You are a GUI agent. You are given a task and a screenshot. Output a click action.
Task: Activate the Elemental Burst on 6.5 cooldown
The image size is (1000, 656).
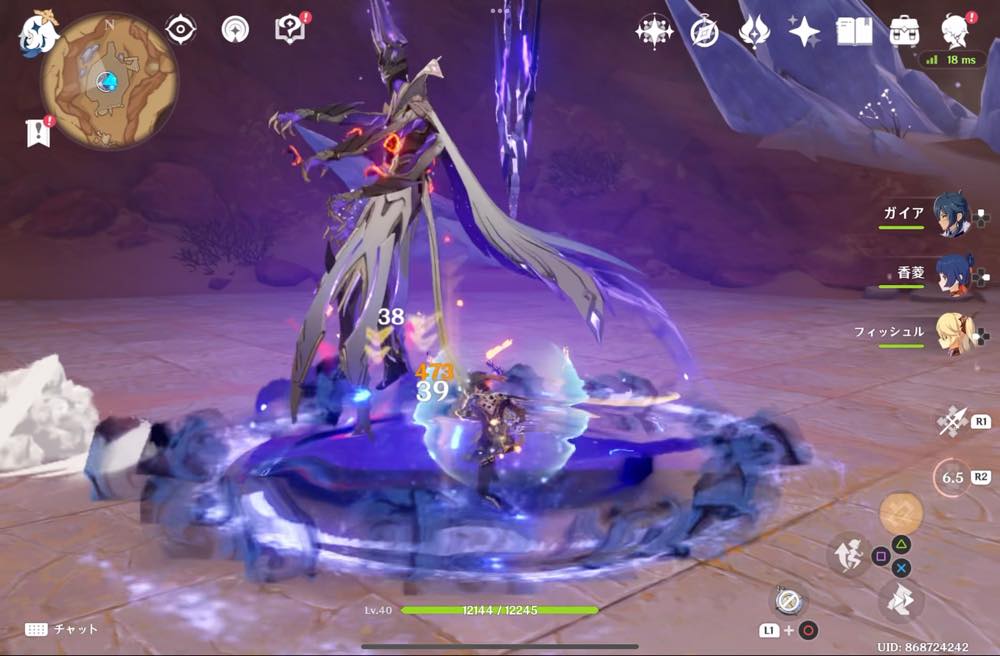tap(951, 477)
